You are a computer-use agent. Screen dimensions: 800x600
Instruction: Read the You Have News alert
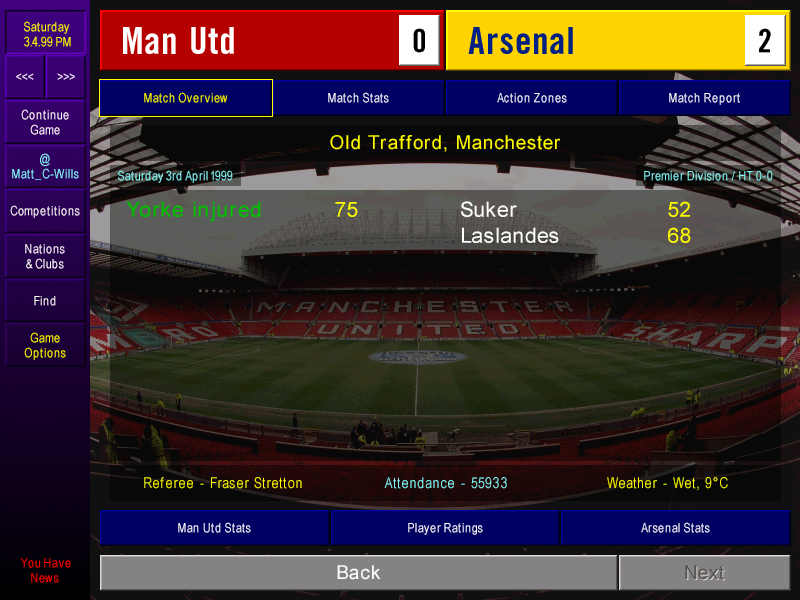pyautogui.click(x=45, y=570)
